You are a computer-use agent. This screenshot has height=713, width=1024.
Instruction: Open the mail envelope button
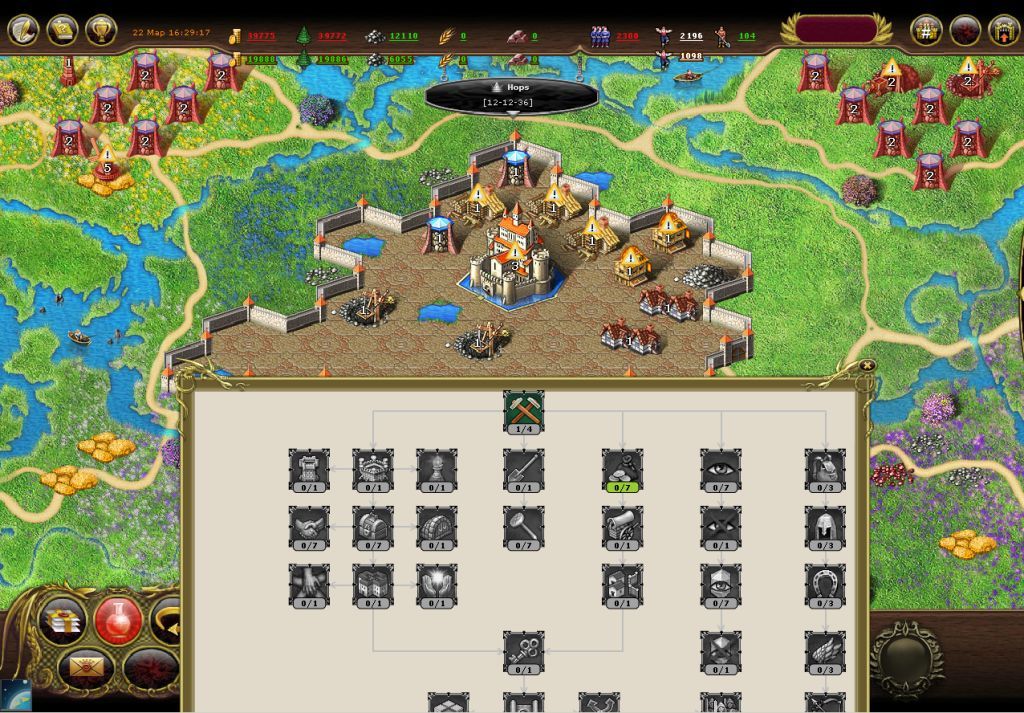tap(85, 666)
